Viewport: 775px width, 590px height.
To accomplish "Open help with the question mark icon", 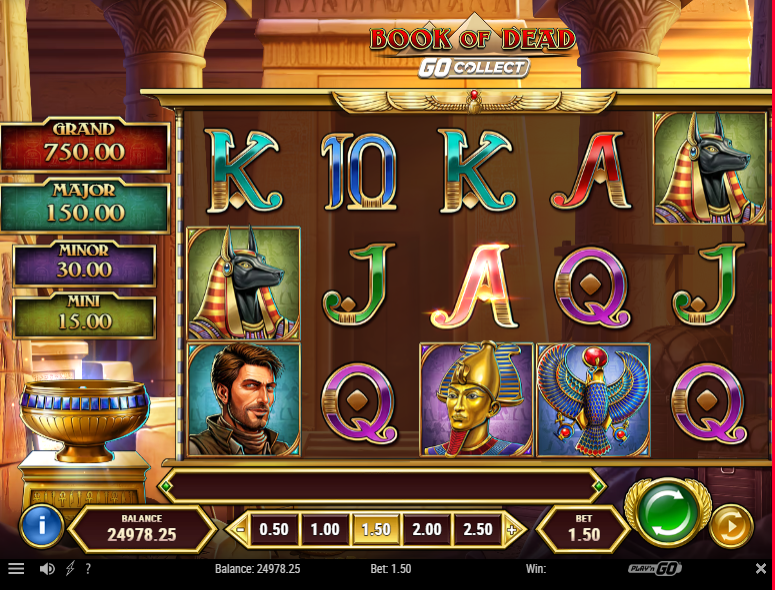I will (88, 569).
